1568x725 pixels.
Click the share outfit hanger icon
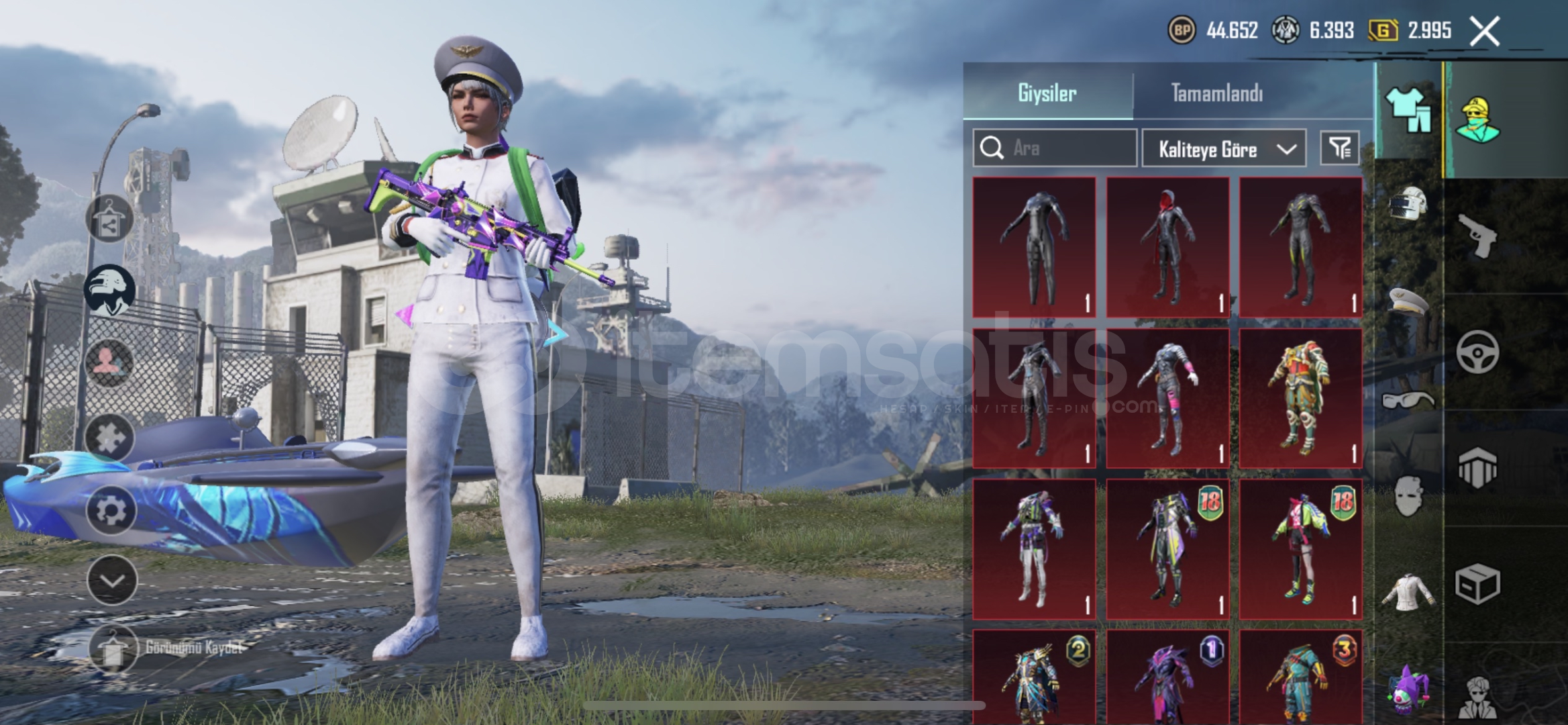click(109, 219)
